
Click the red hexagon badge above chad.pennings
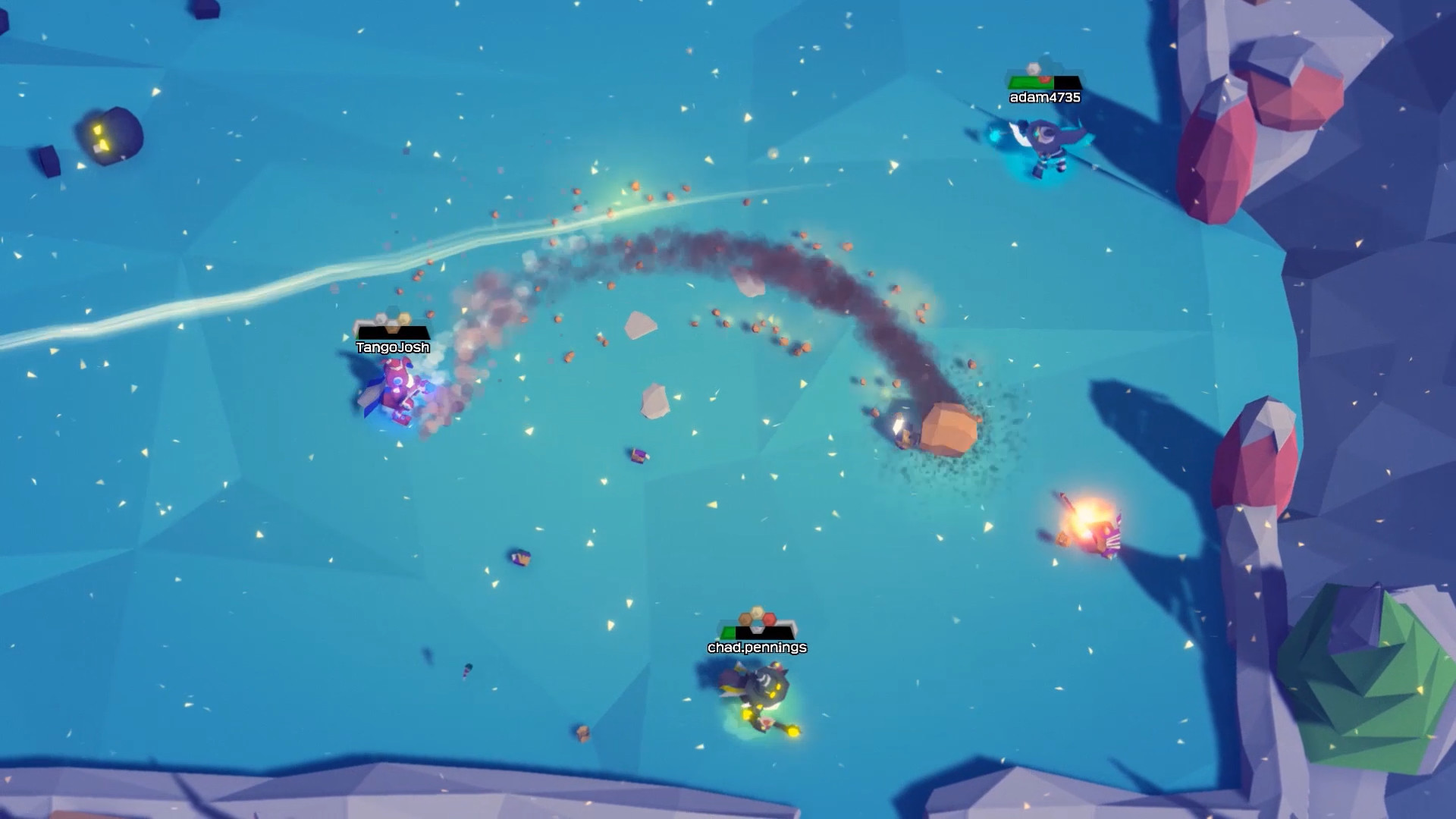pyautogui.click(x=768, y=618)
